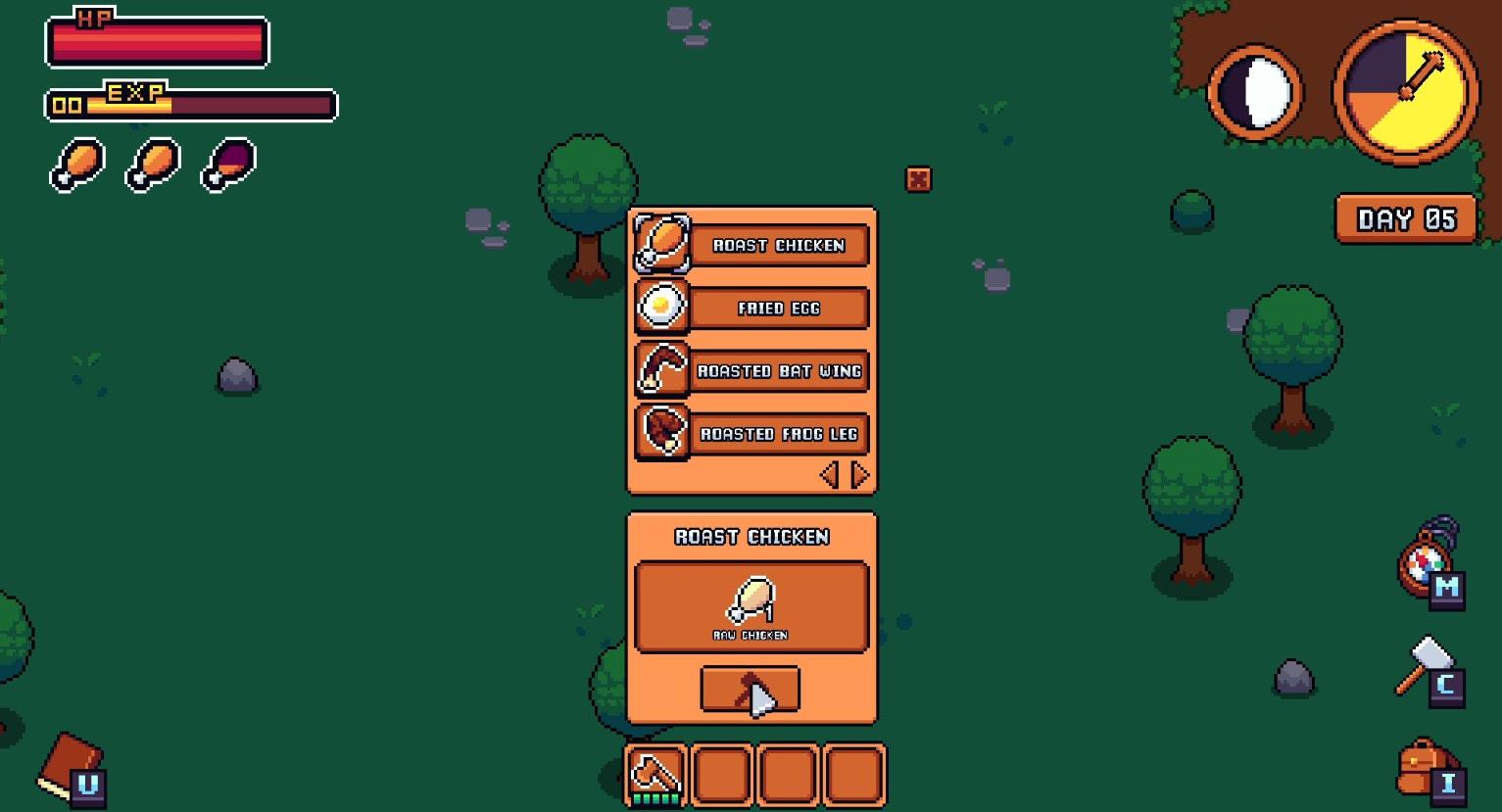The width and height of the screenshot is (1502, 812).
Task: Click the moon phase indicator
Action: click(1255, 93)
